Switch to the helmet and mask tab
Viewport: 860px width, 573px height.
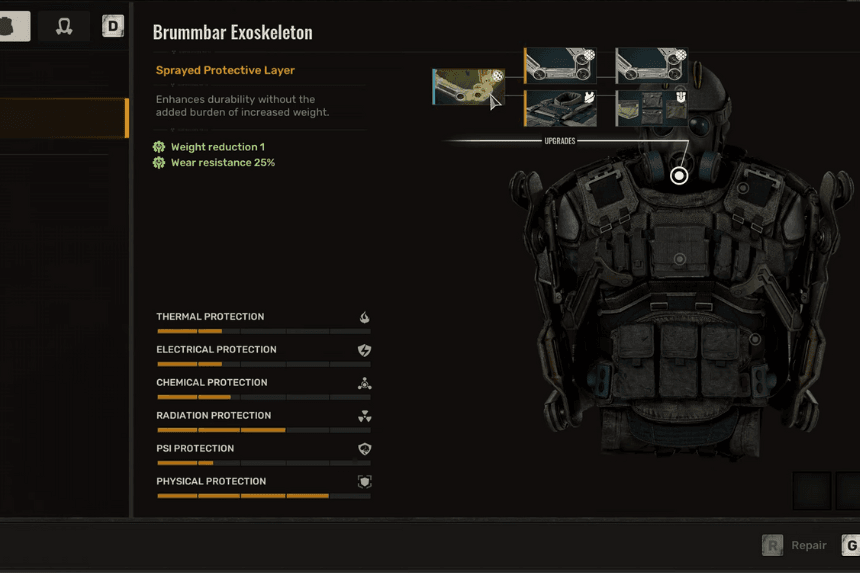coord(64,26)
